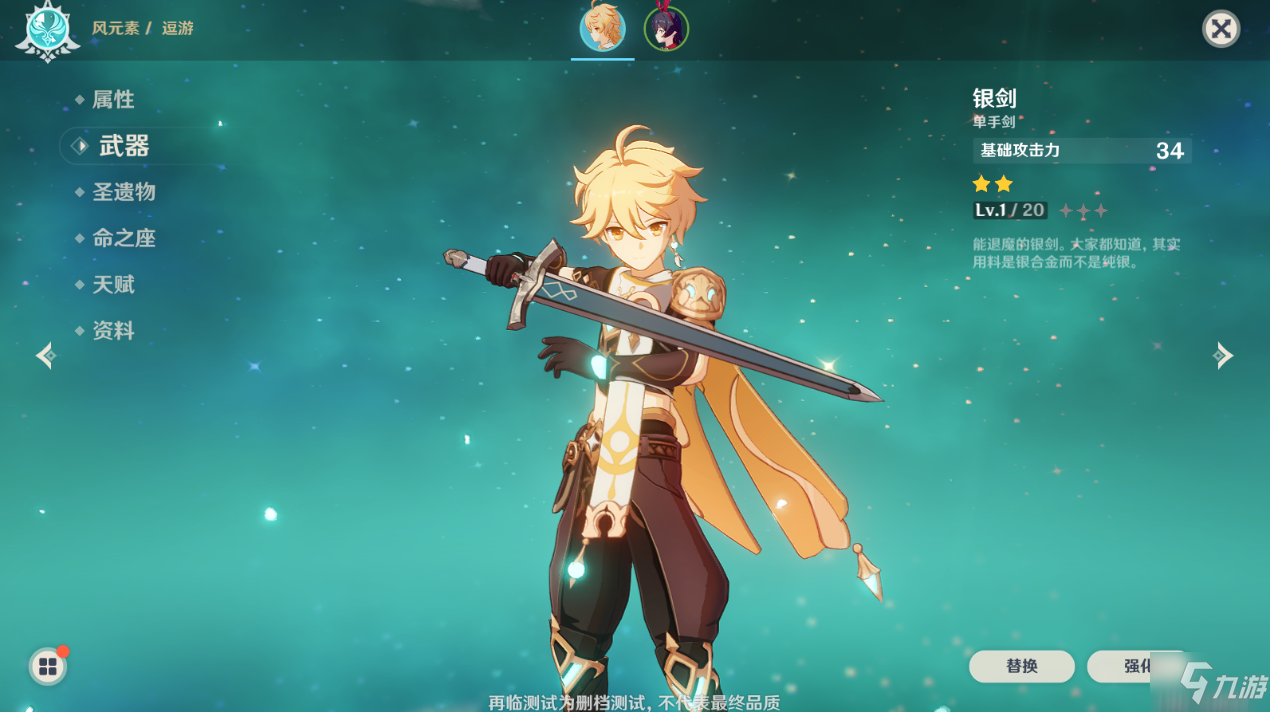Open the 命之座 constellation tab
The image size is (1270, 712).
pos(123,238)
